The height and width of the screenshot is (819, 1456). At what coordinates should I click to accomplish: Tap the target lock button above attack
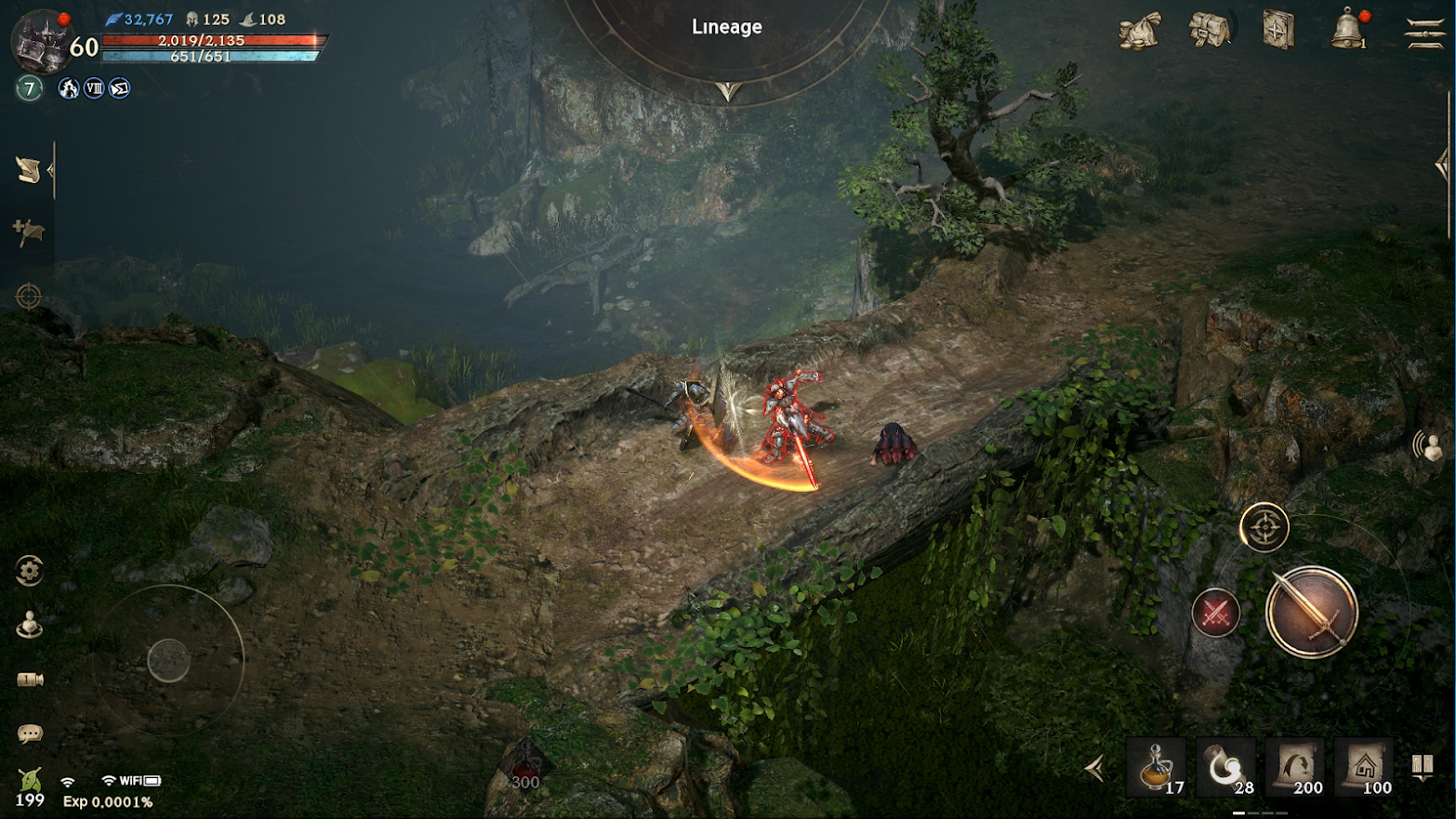(x=1264, y=528)
